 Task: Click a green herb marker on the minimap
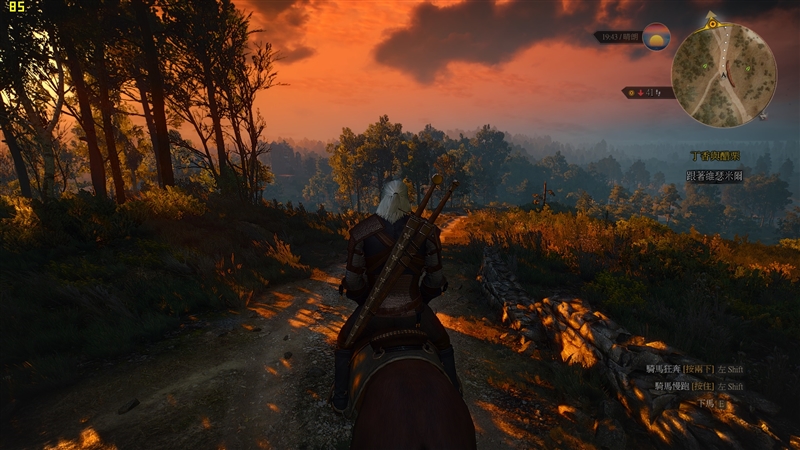point(747,70)
